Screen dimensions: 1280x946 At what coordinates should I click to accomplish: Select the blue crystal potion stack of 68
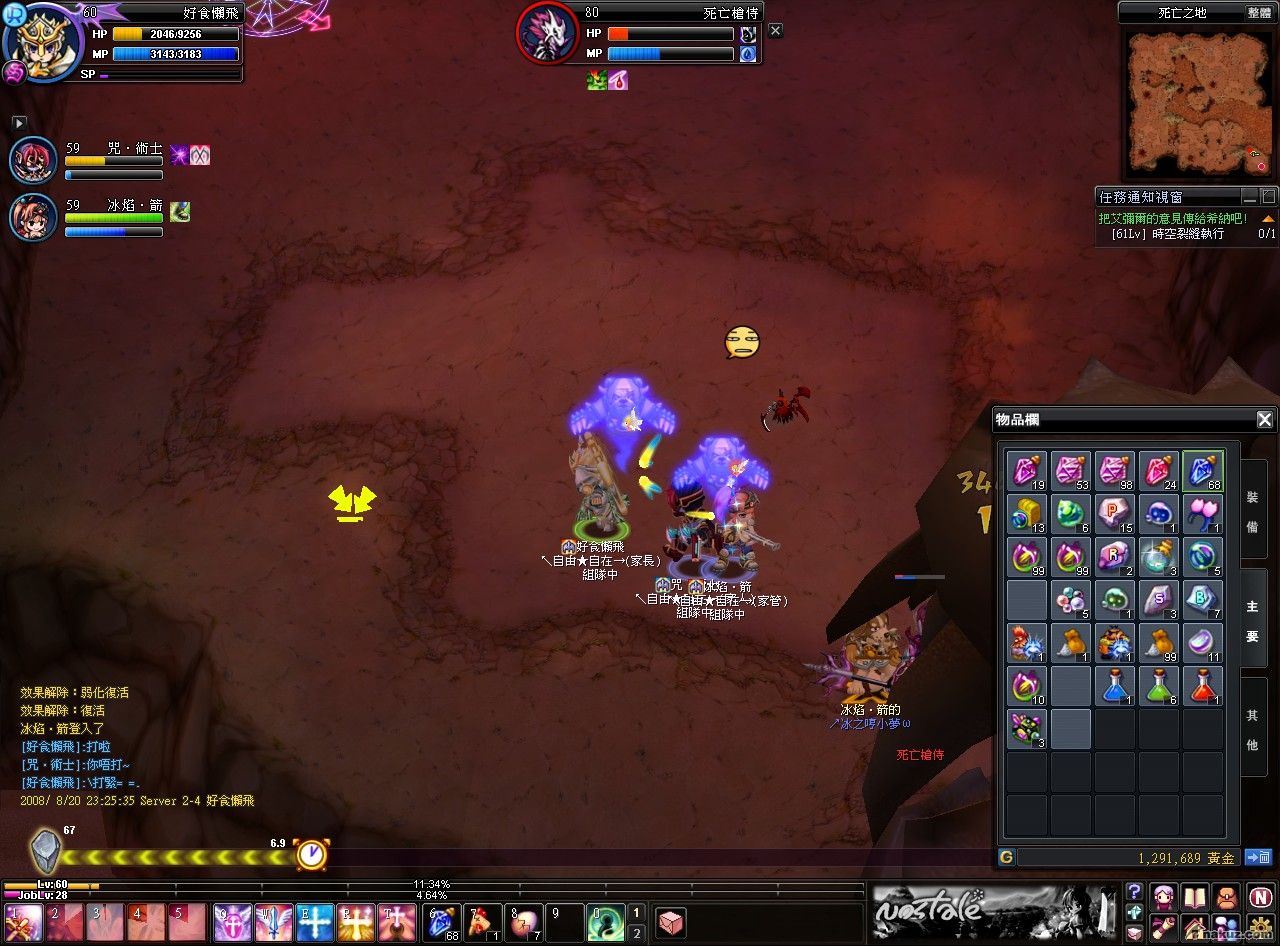coord(1202,471)
